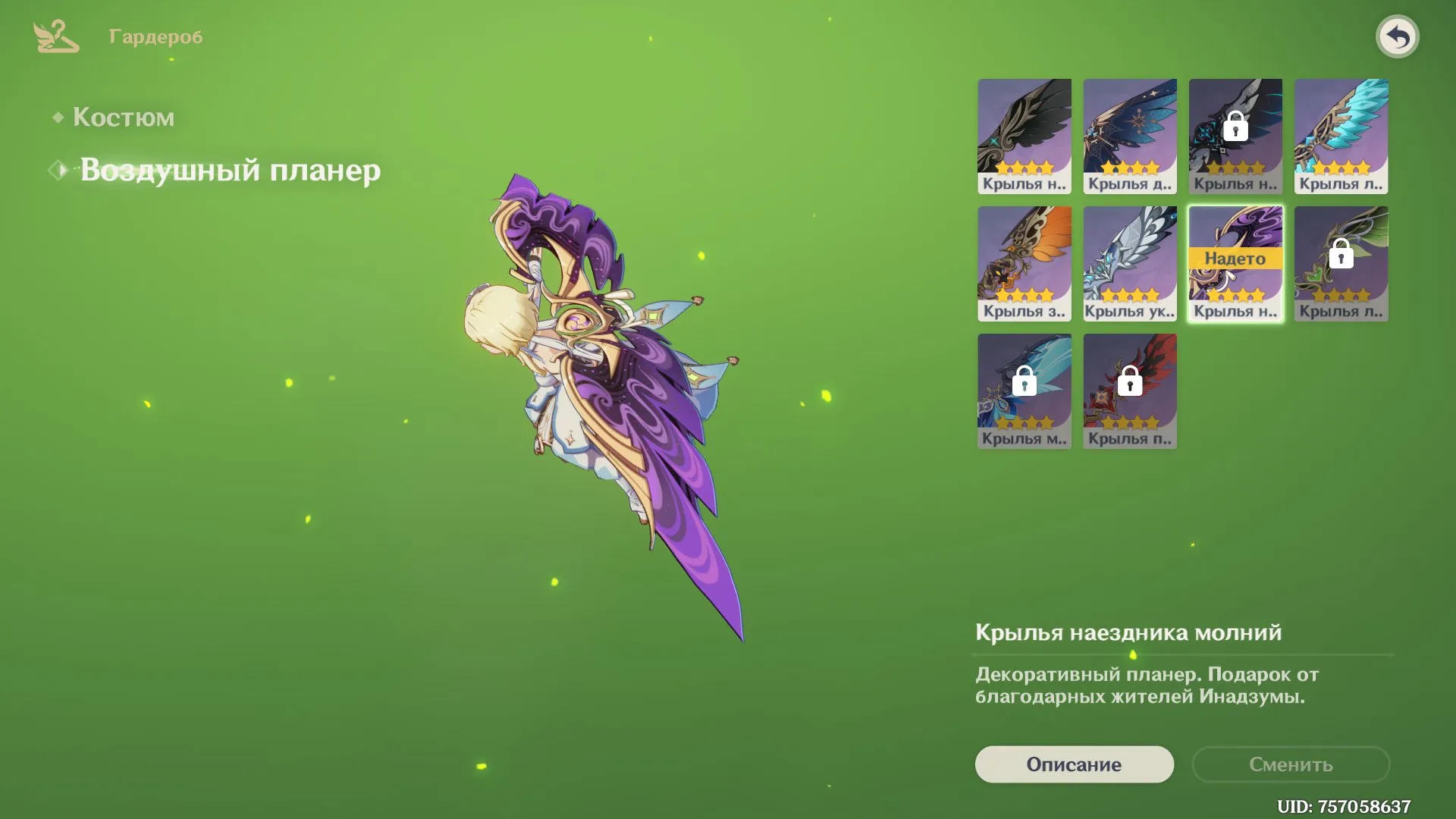Image resolution: width=1456 pixels, height=819 pixels.
Task: Select the cyan feathered glider at top right
Action: (x=1340, y=135)
